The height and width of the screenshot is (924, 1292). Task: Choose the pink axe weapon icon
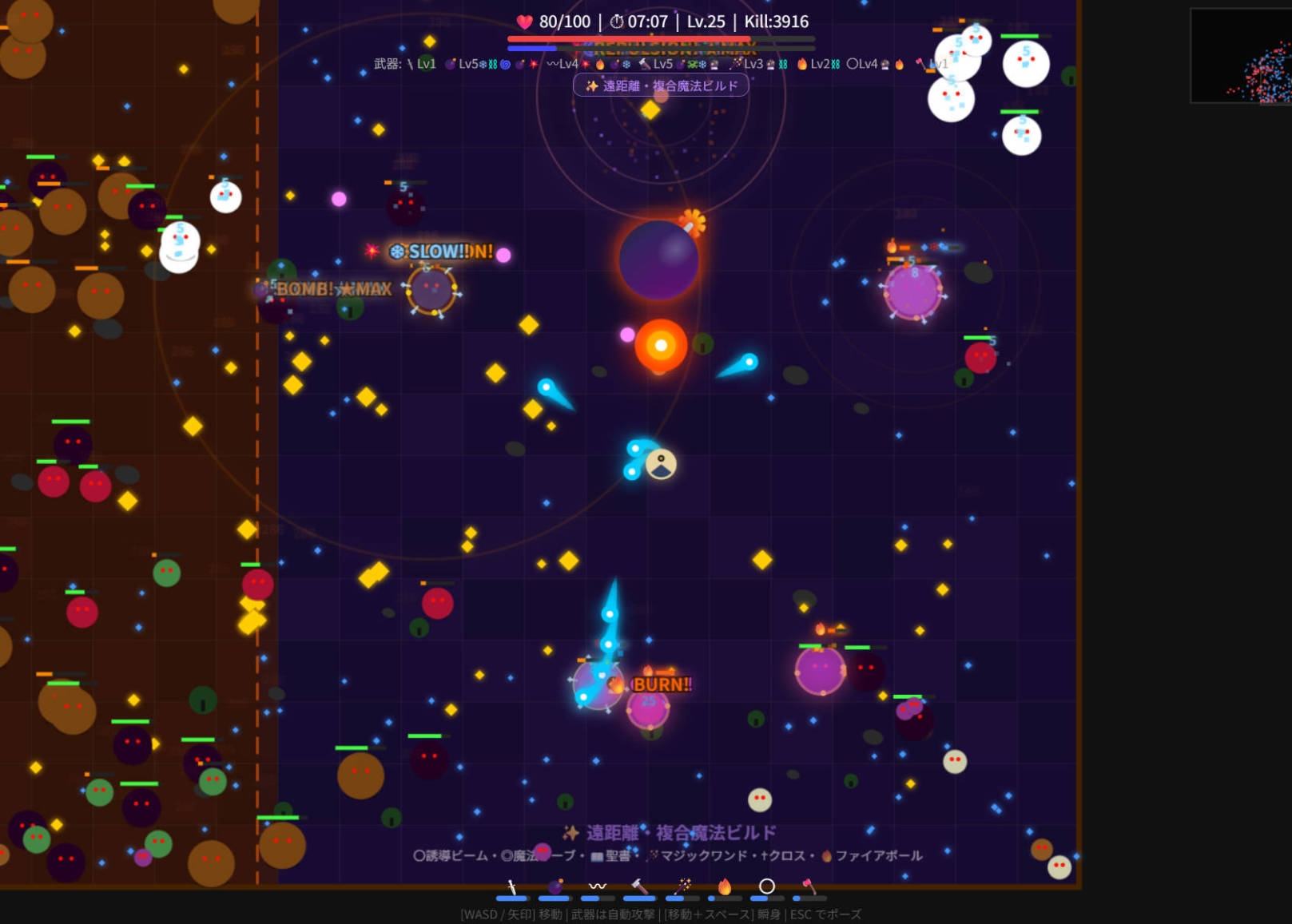point(809,887)
